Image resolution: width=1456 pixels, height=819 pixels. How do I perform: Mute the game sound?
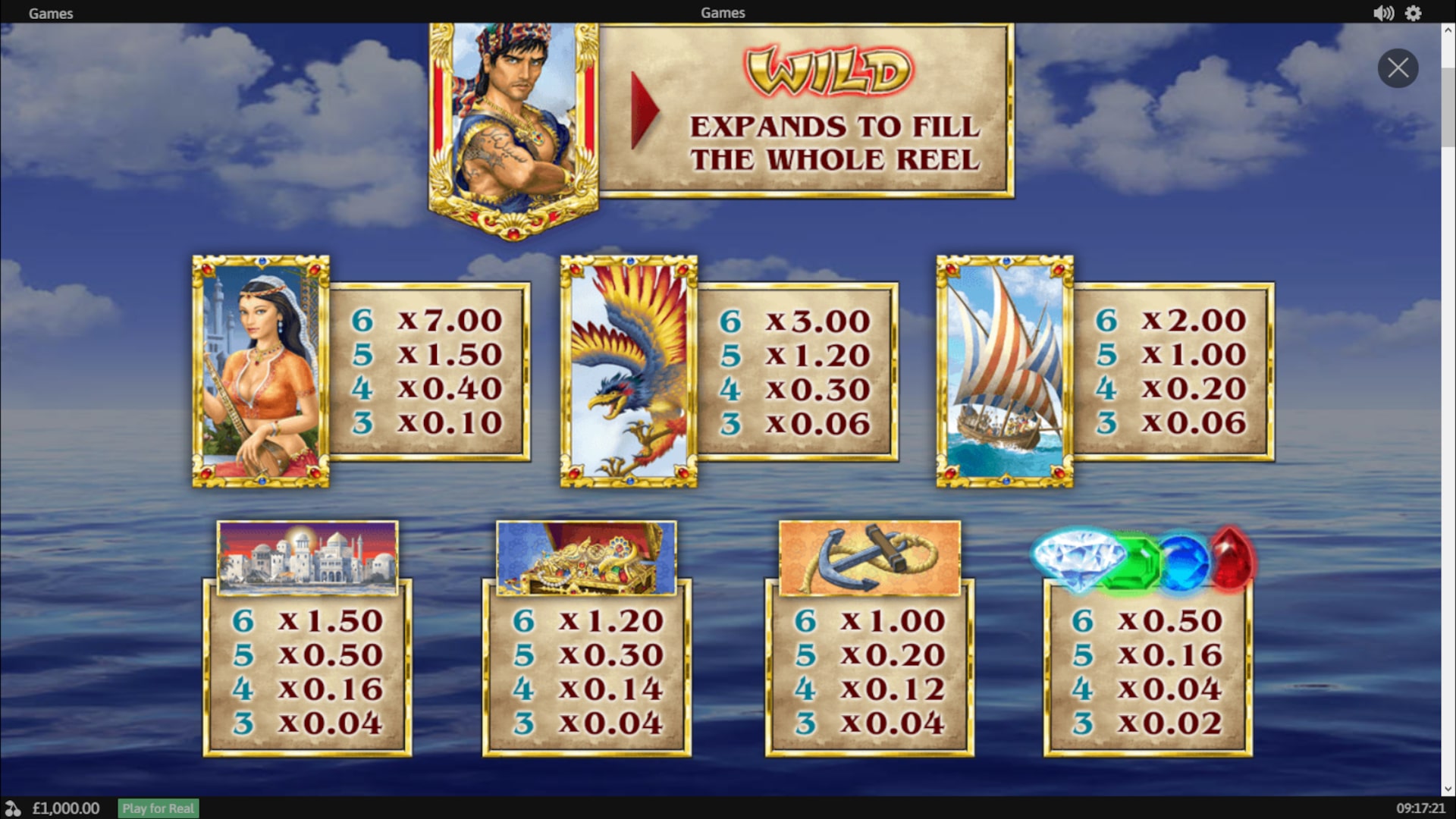coord(1383,13)
